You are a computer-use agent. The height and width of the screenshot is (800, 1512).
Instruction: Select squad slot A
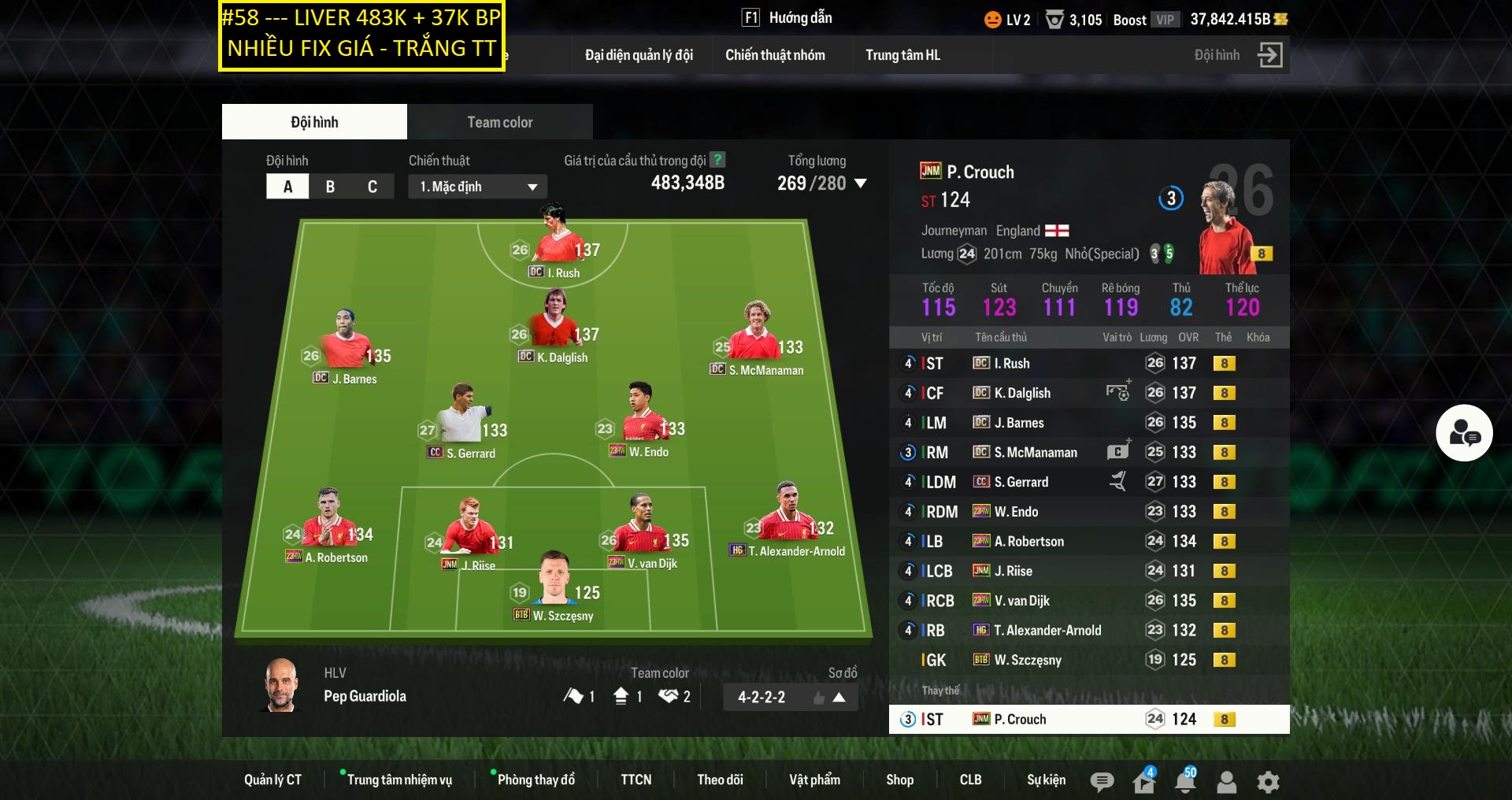(x=287, y=187)
